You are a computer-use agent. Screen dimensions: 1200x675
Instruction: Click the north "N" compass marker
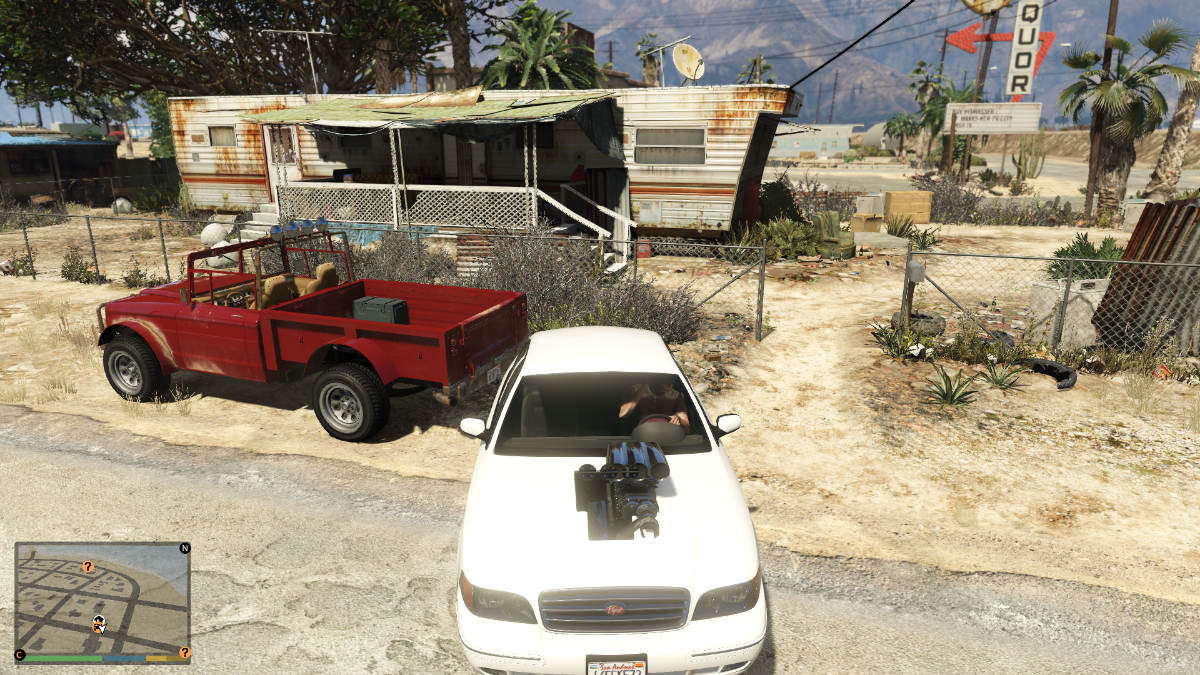pos(184,548)
